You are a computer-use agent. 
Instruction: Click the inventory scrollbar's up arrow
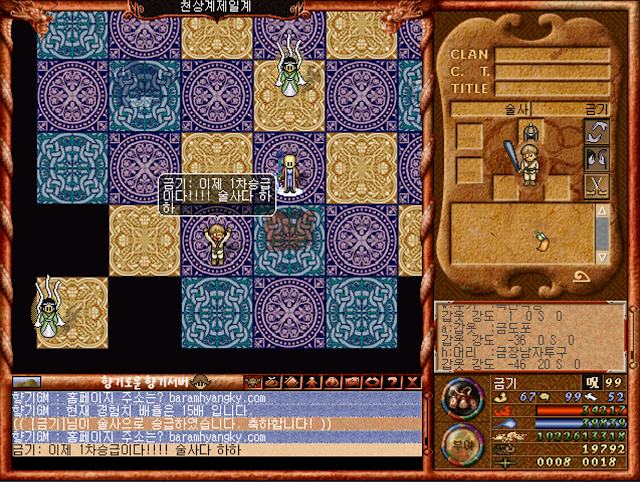pos(602,211)
